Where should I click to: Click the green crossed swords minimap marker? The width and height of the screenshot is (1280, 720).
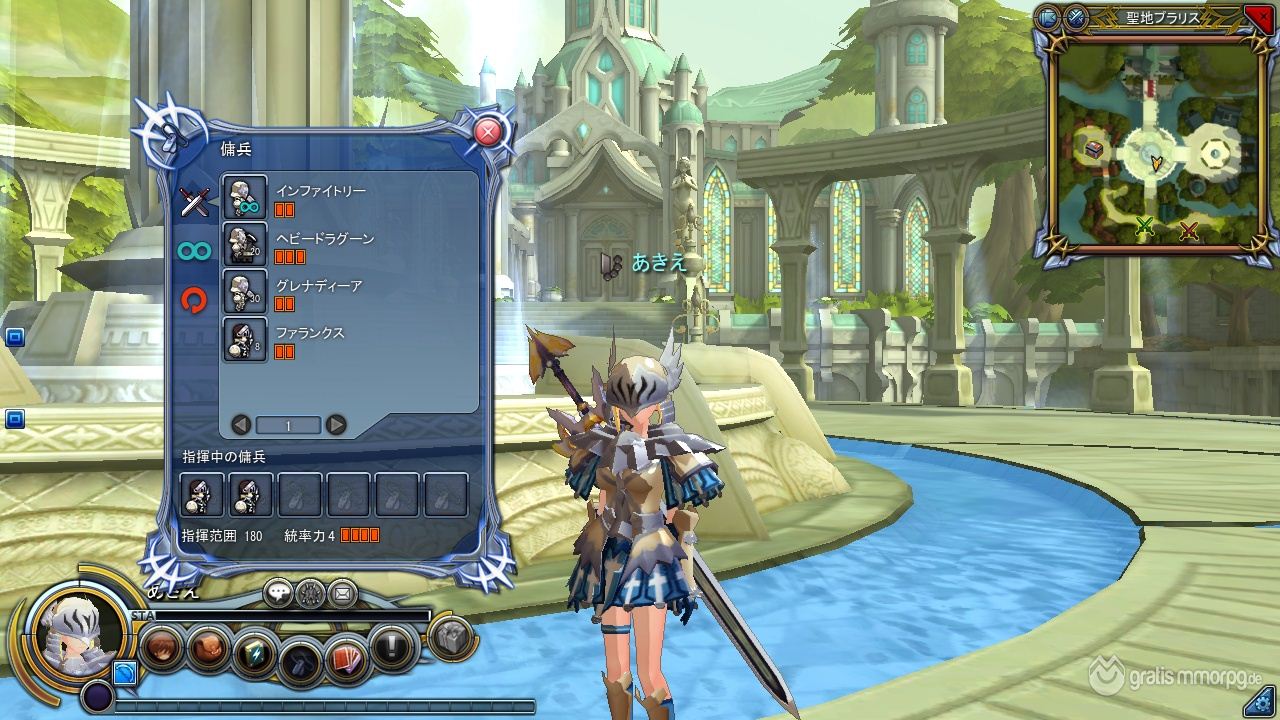1145,227
